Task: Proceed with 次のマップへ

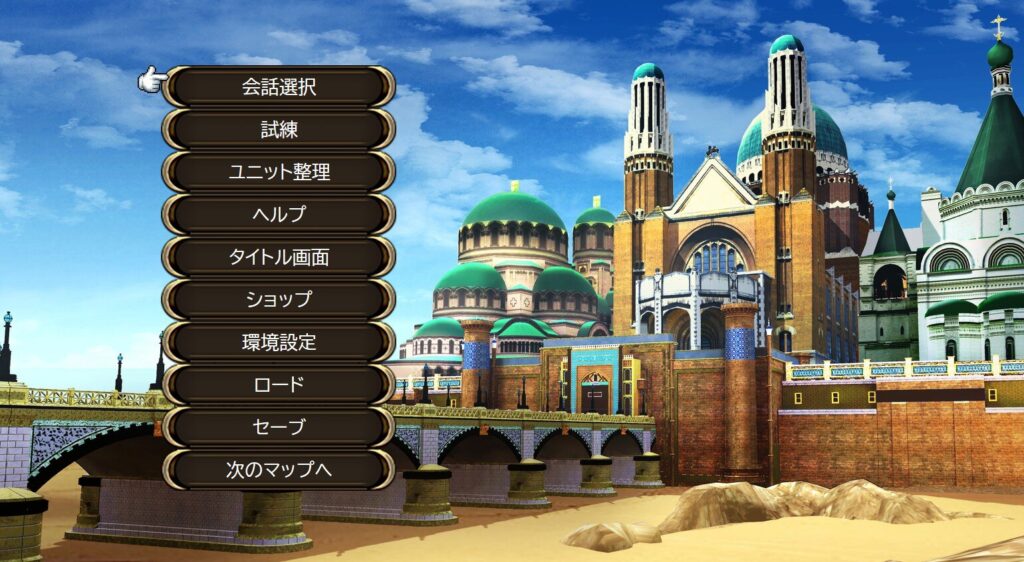Action: [x=278, y=469]
